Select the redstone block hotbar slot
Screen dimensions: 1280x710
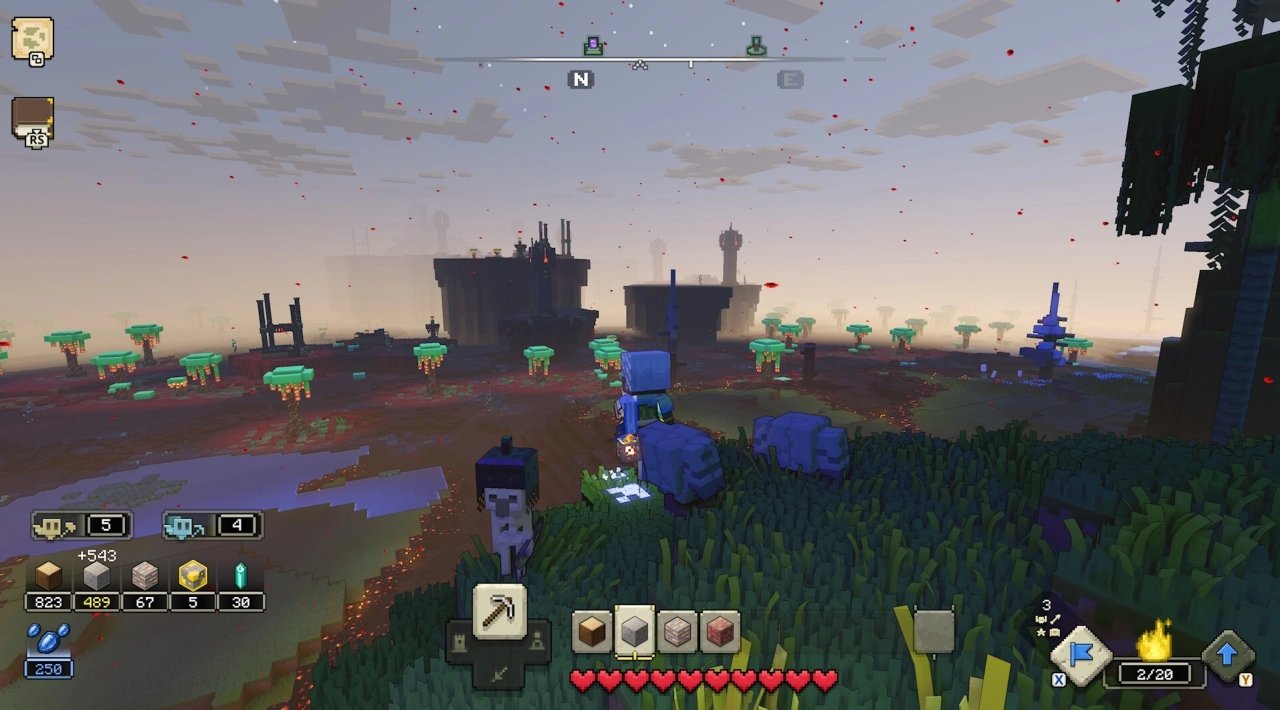click(720, 632)
